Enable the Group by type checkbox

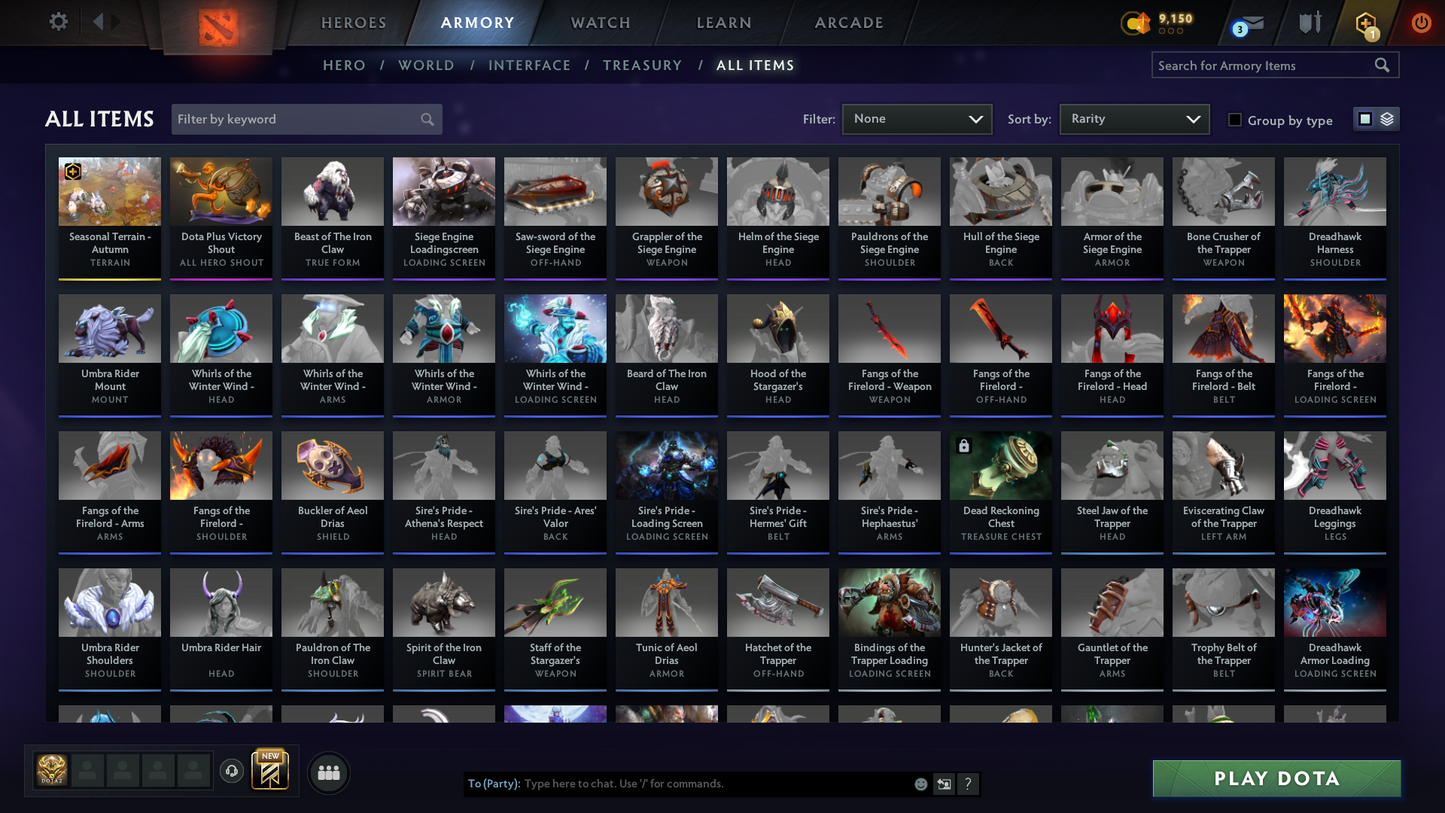point(1235,120)
